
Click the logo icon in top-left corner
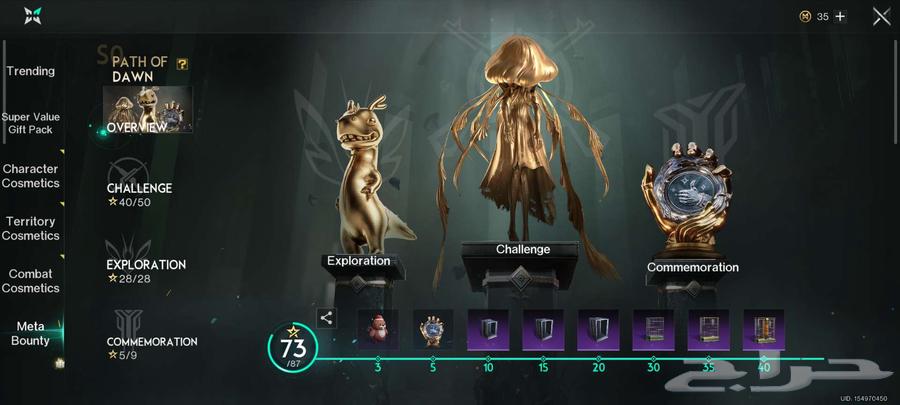pos(33,15)
